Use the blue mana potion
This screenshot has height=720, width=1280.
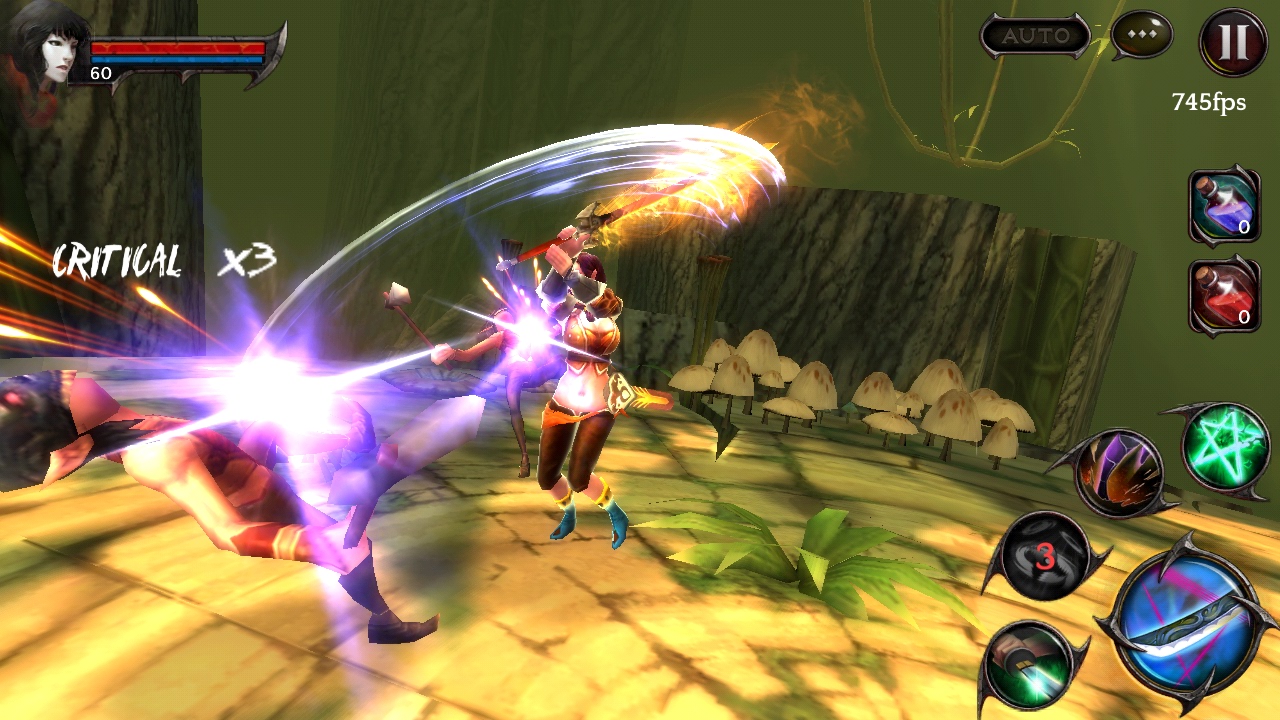point(1223,204)
